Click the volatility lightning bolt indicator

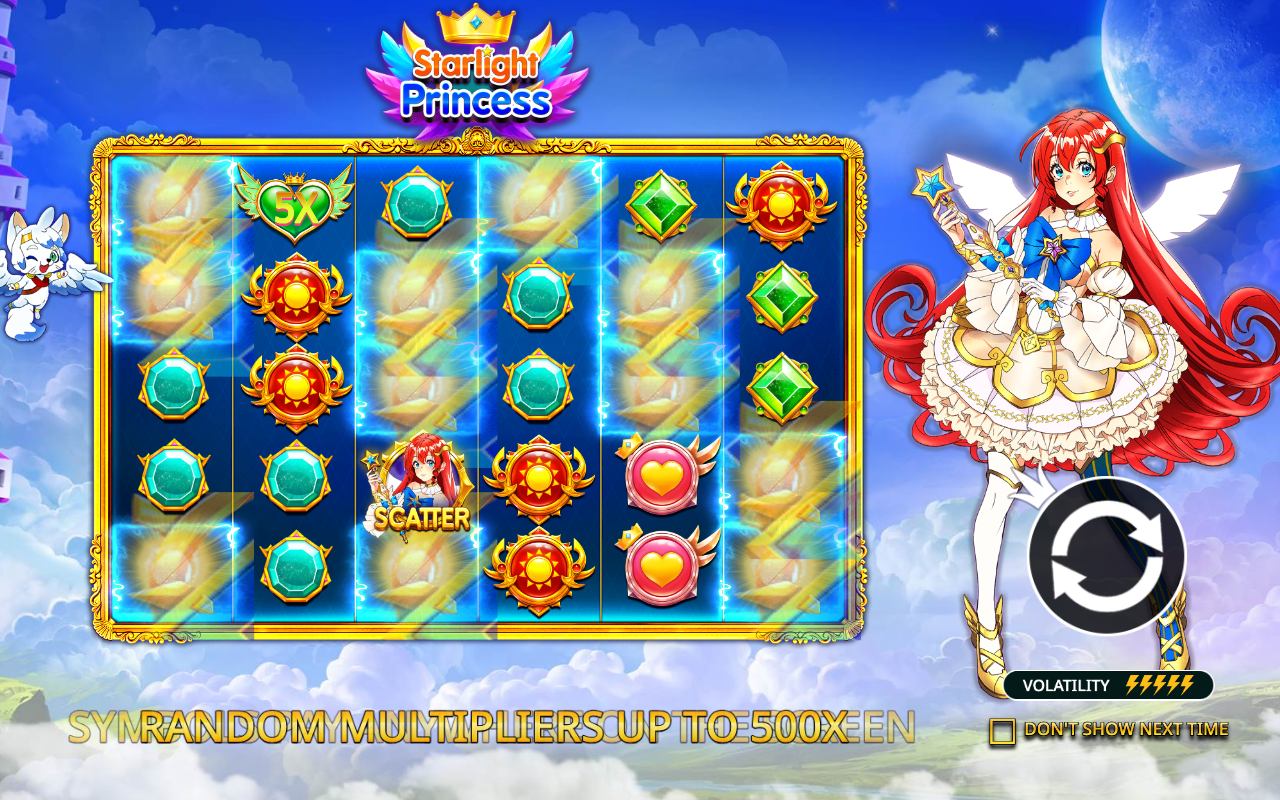point(1158,685)
